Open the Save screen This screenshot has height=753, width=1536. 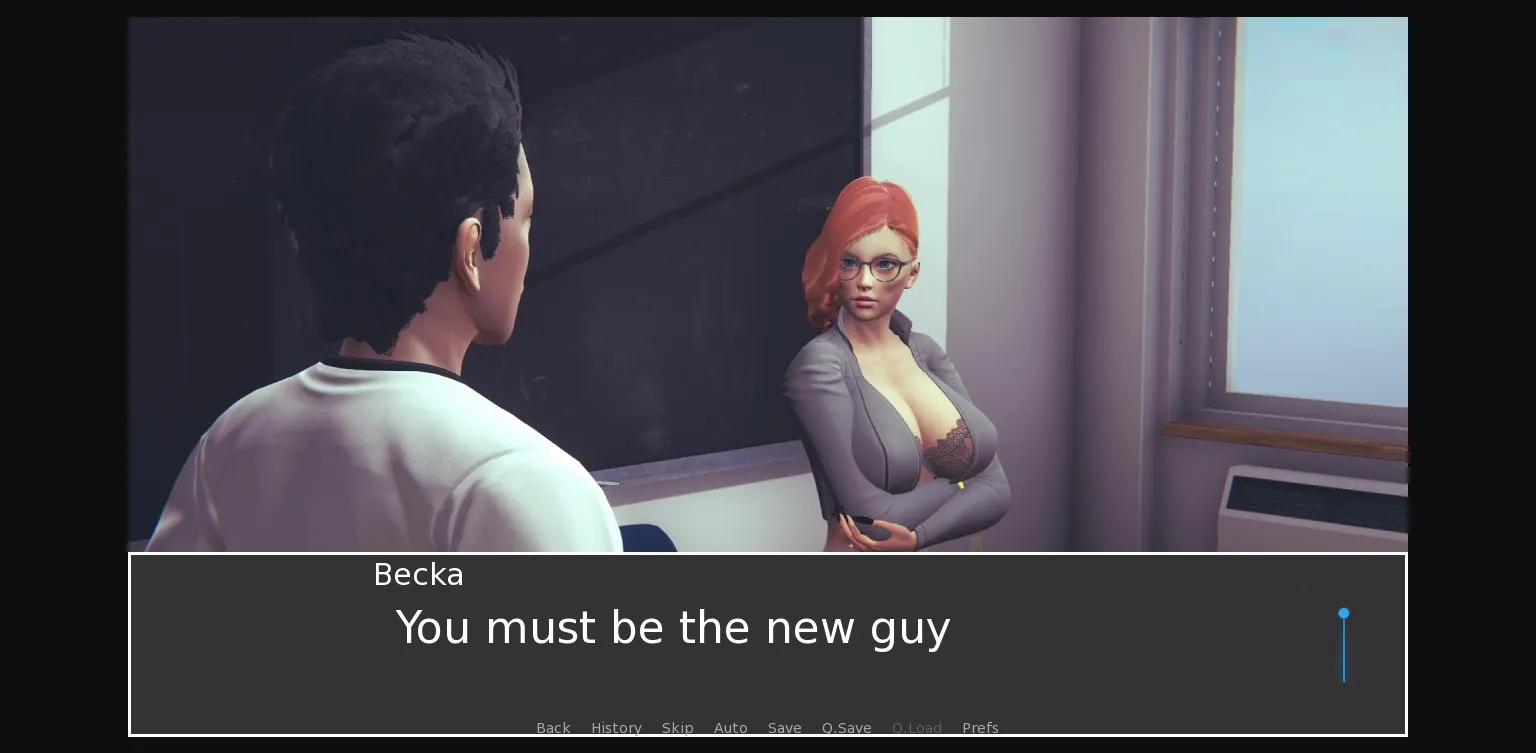784,728
